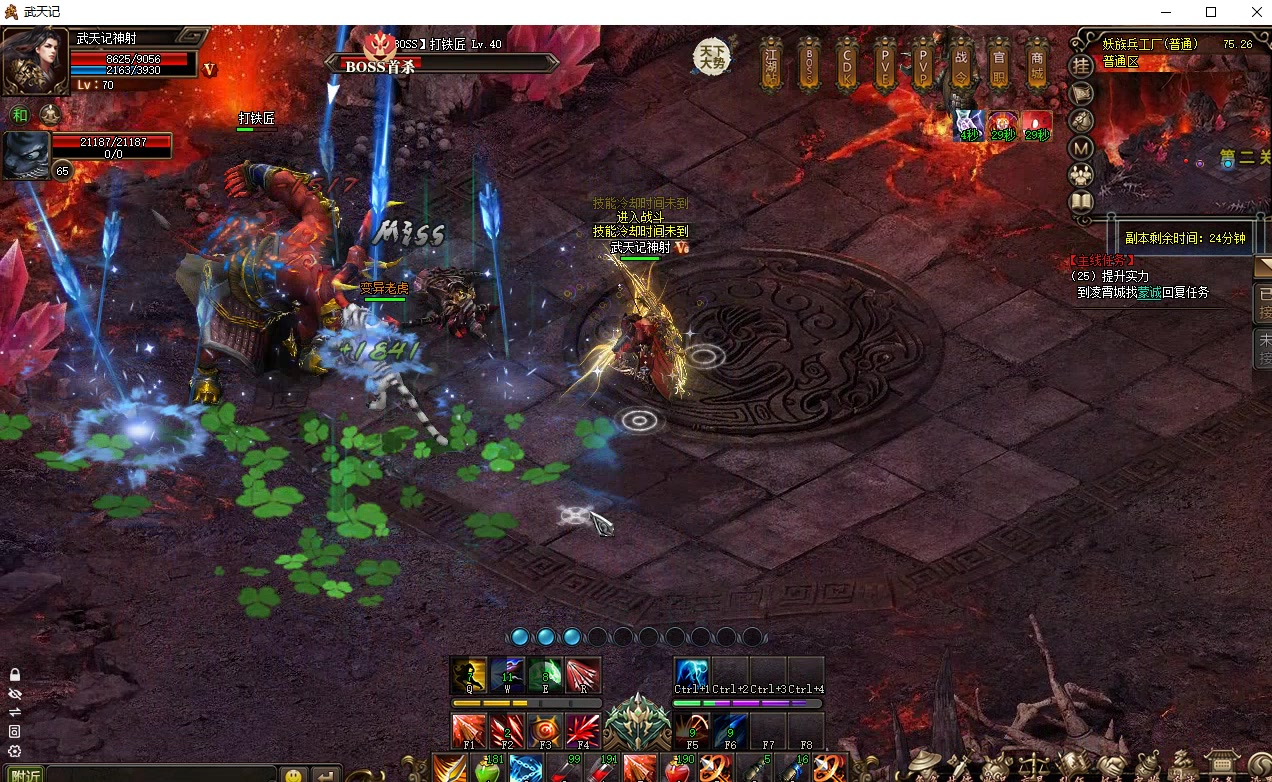The height and width of the screenshot is (782, 1272).
Task: Activate the Ctrl+1 blue wolf skill
Action: [x=691, y=675]
